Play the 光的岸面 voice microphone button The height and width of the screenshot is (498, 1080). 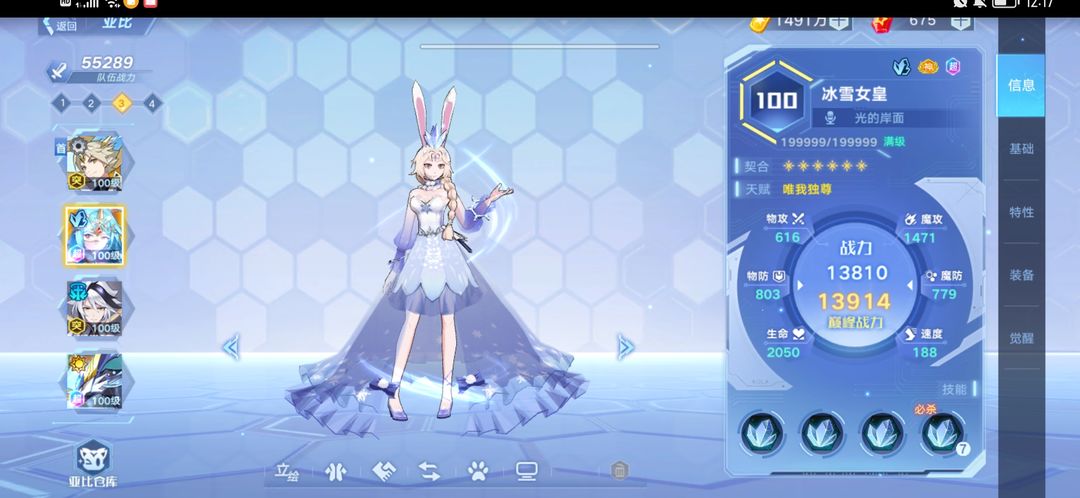tap(829, 118)
